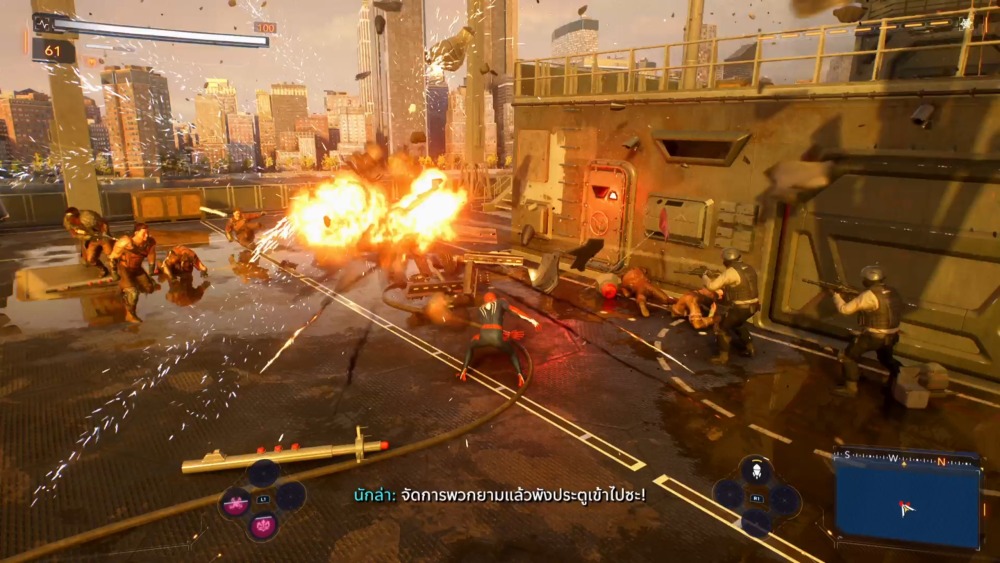Select the web shooter gadget icon
Screen dimensions: 1000x563
tap(757, 470)
